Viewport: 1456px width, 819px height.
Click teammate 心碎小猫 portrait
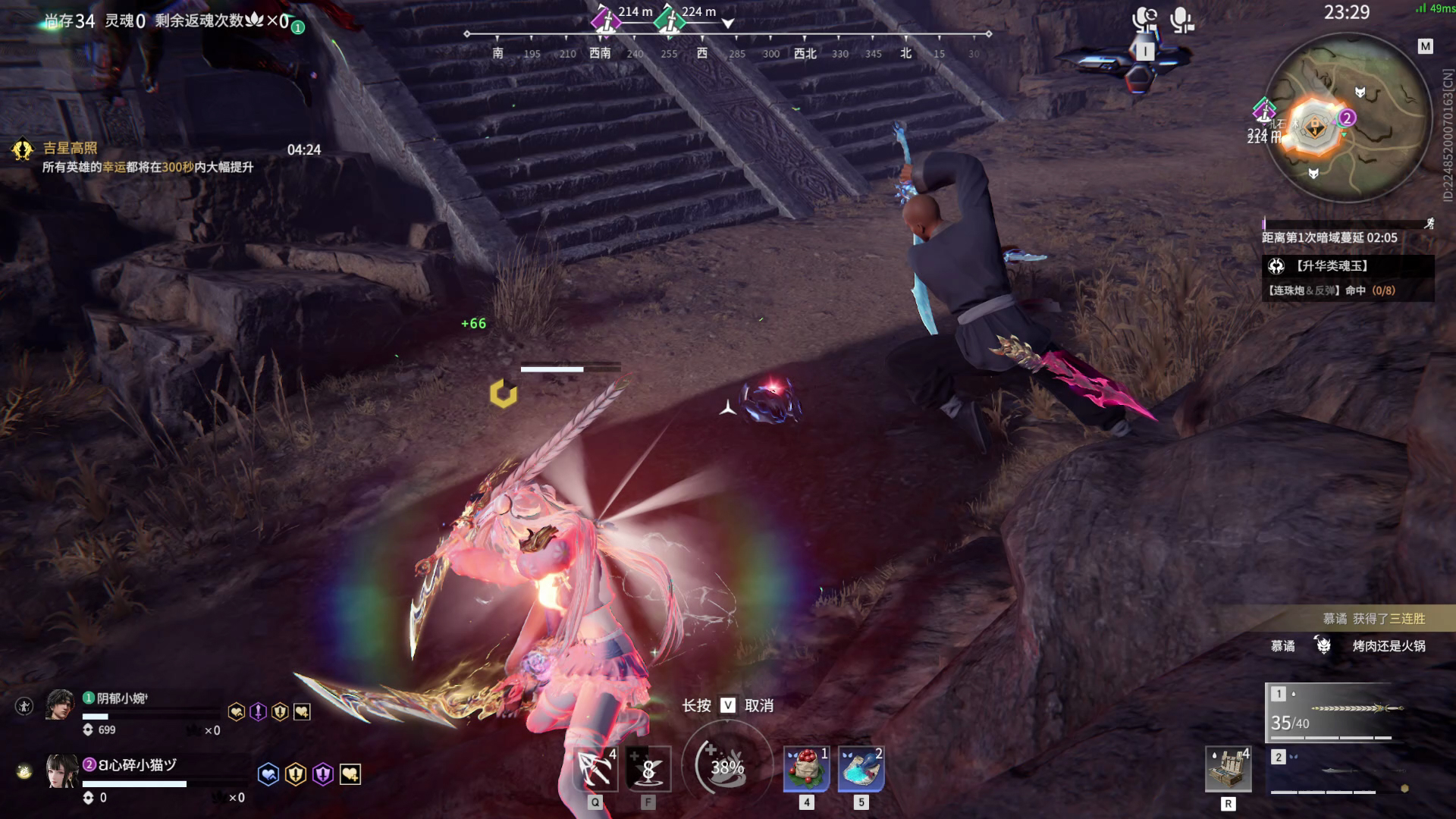[x=61, y=770]
